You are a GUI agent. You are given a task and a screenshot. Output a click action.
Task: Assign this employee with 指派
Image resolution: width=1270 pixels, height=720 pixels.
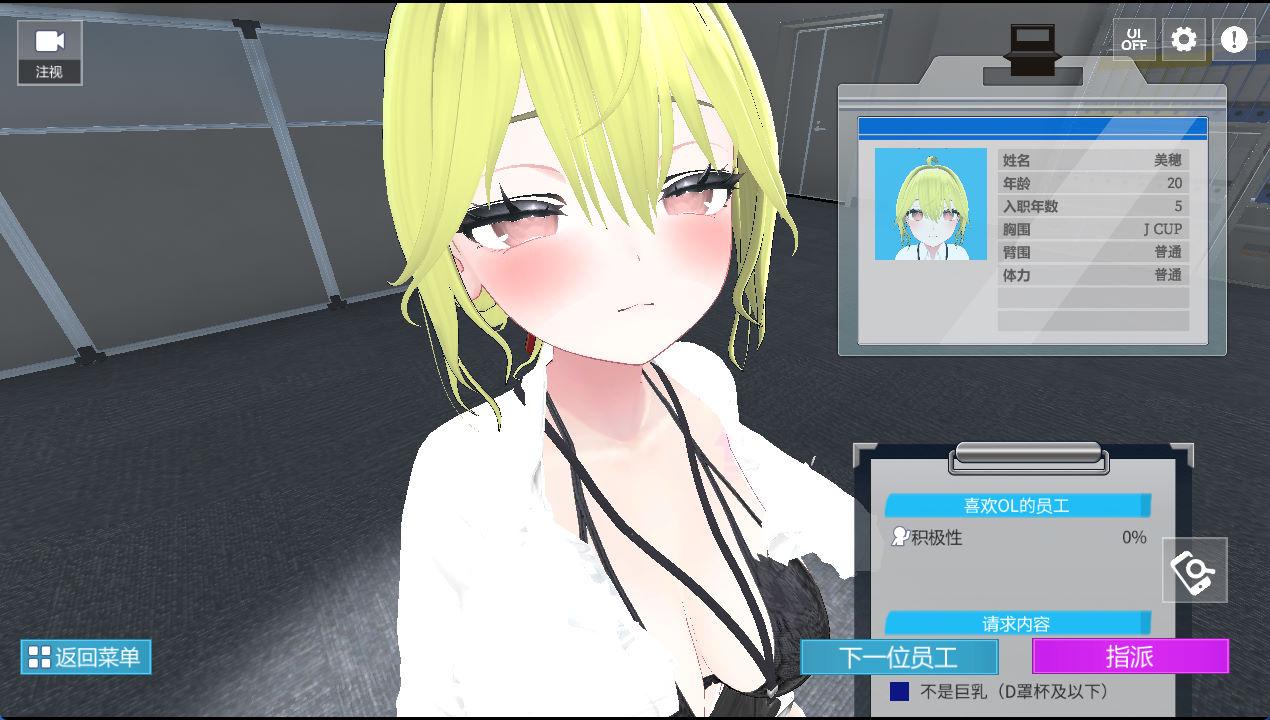[1130, 657]
